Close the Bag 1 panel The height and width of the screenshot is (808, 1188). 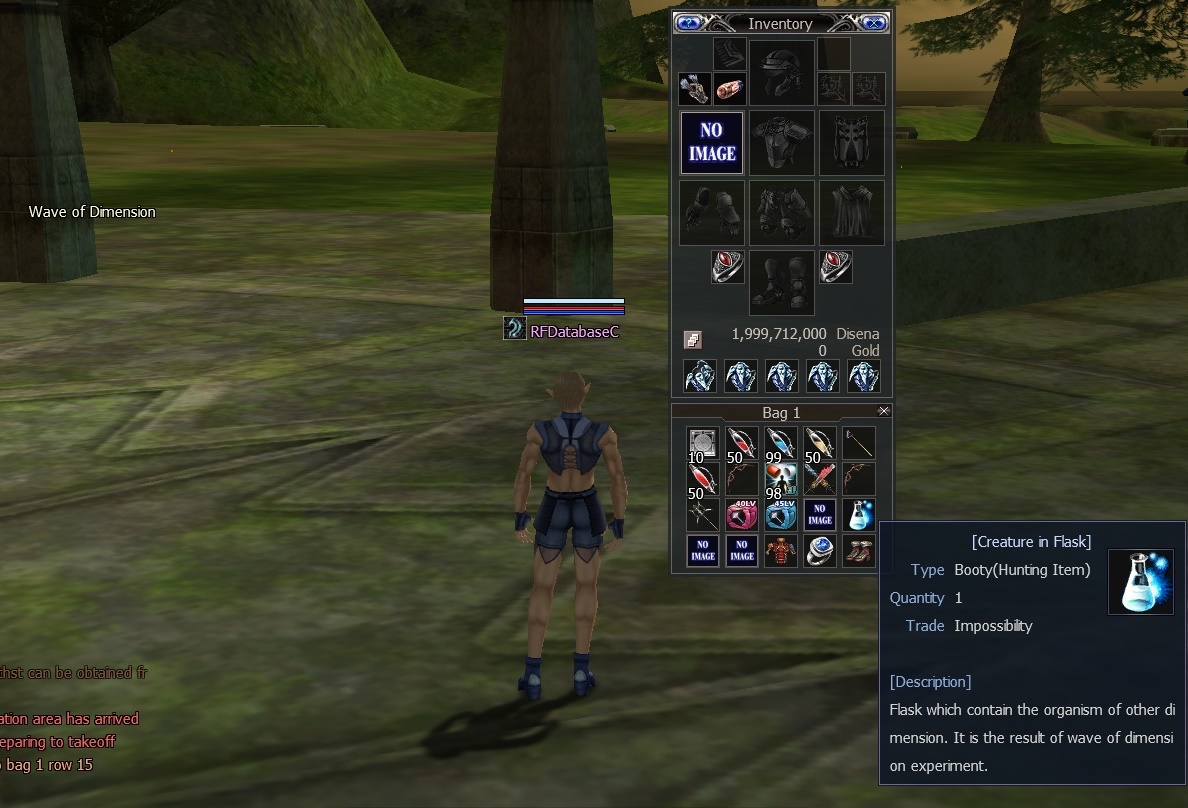tap(883, 411)
